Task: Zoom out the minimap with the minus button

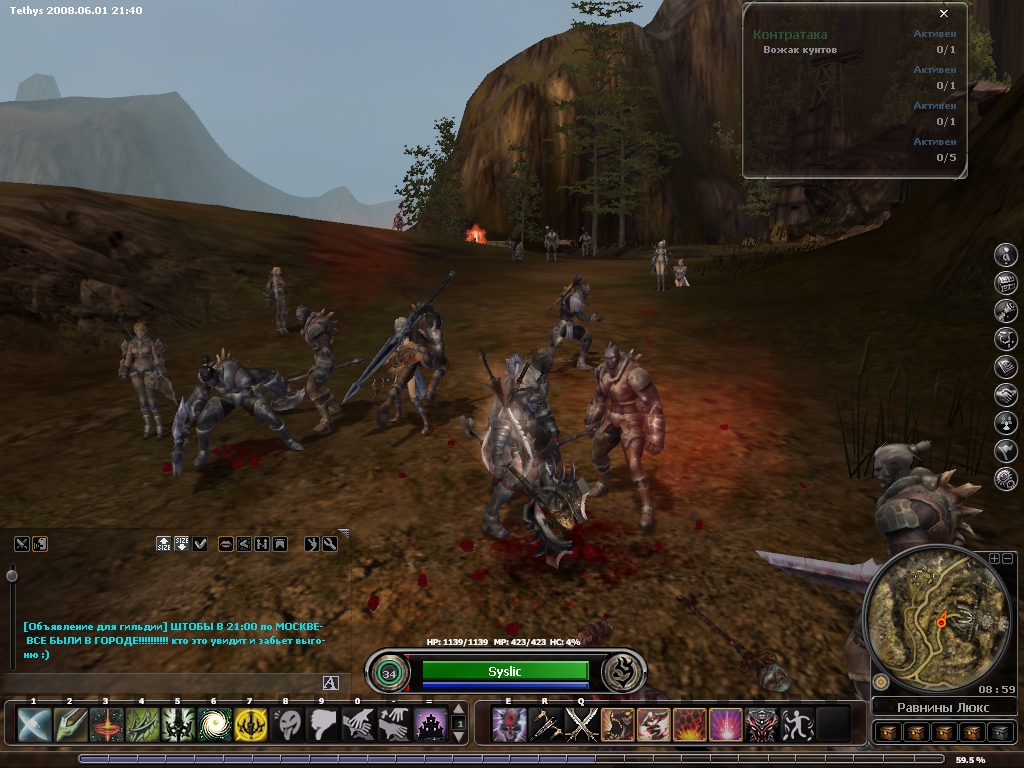Action: click(x=1008, y=558)
